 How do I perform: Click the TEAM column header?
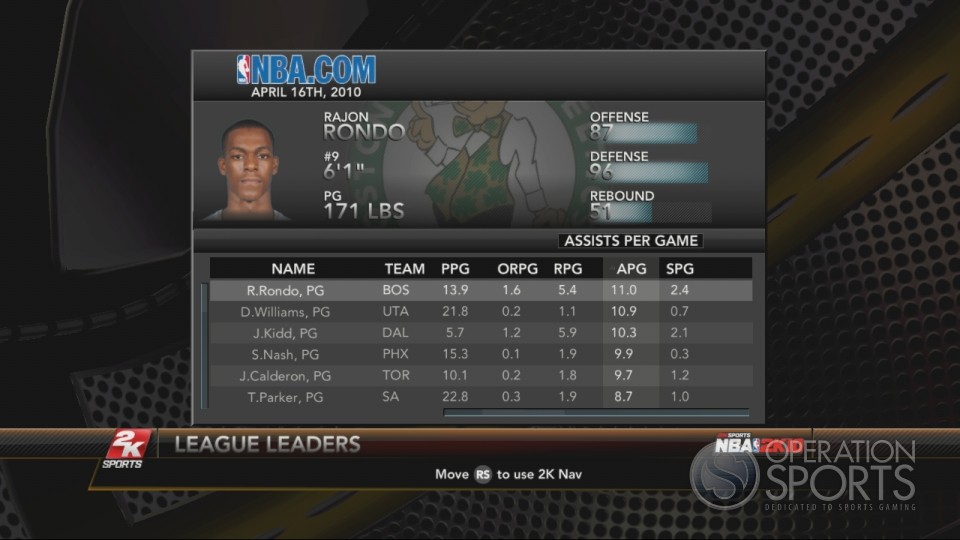(x=404, y=269)
